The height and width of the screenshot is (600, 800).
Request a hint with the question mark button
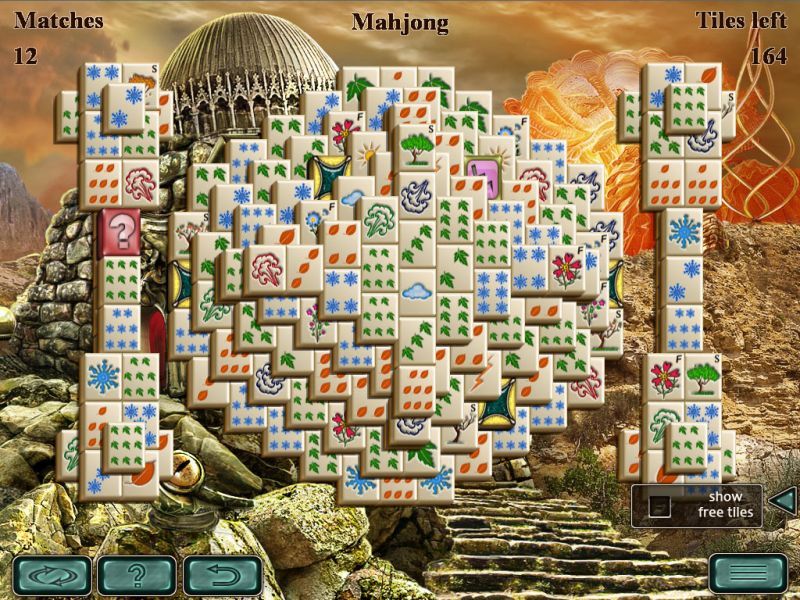pos(137,575)
